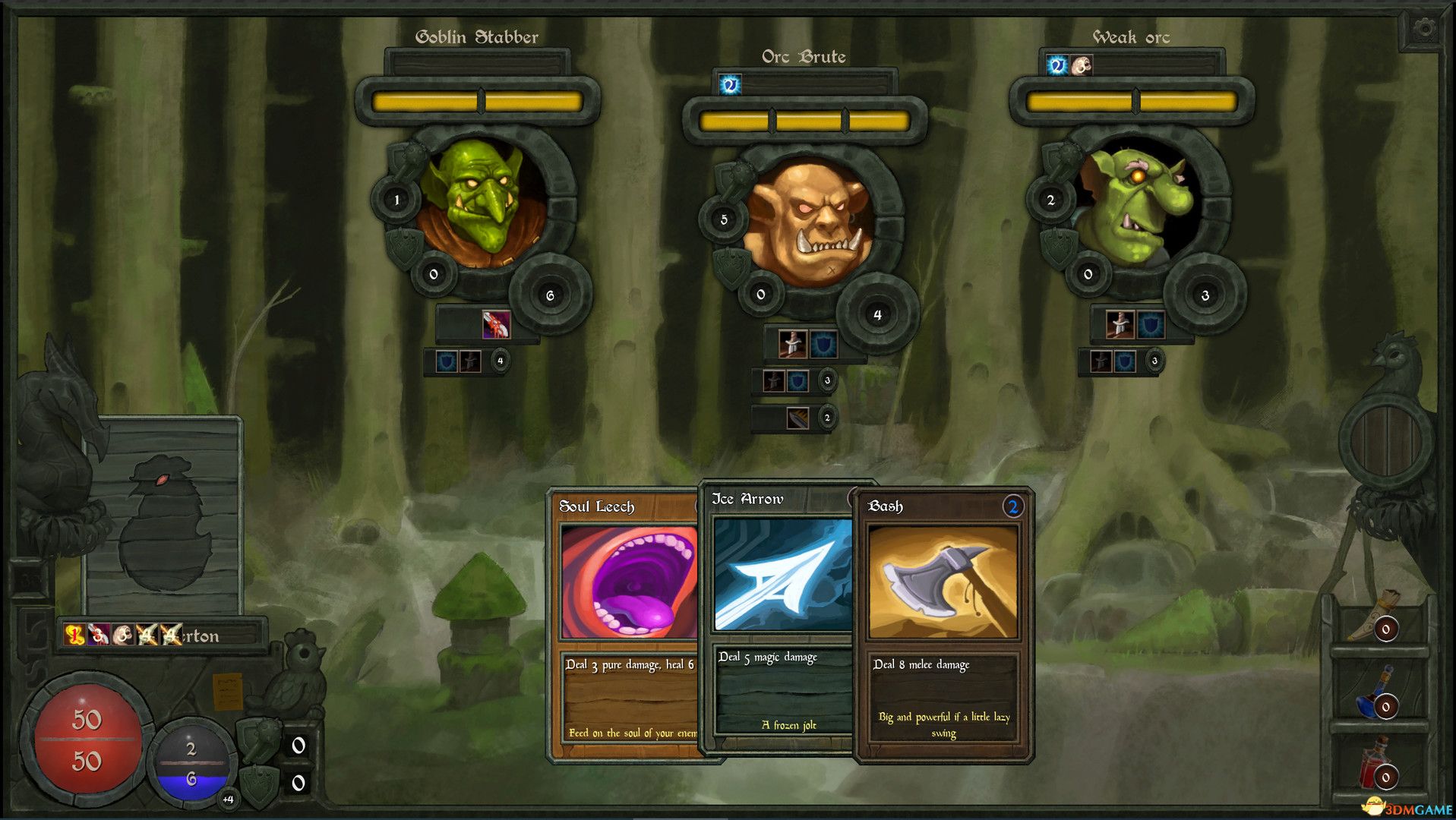Target the Orc Brute portrait

[x=806, y=222]
